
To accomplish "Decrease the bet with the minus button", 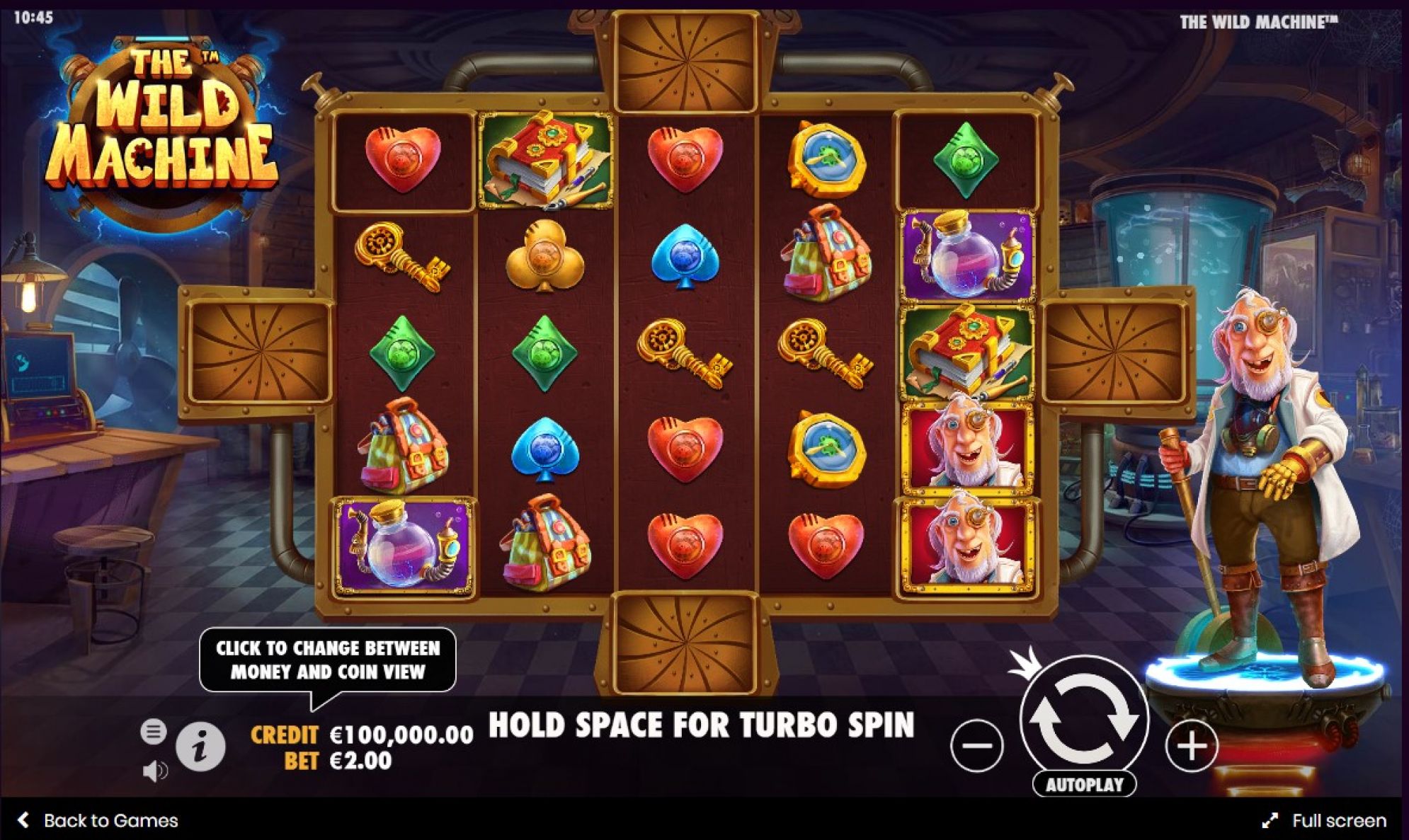I will 976,745.
